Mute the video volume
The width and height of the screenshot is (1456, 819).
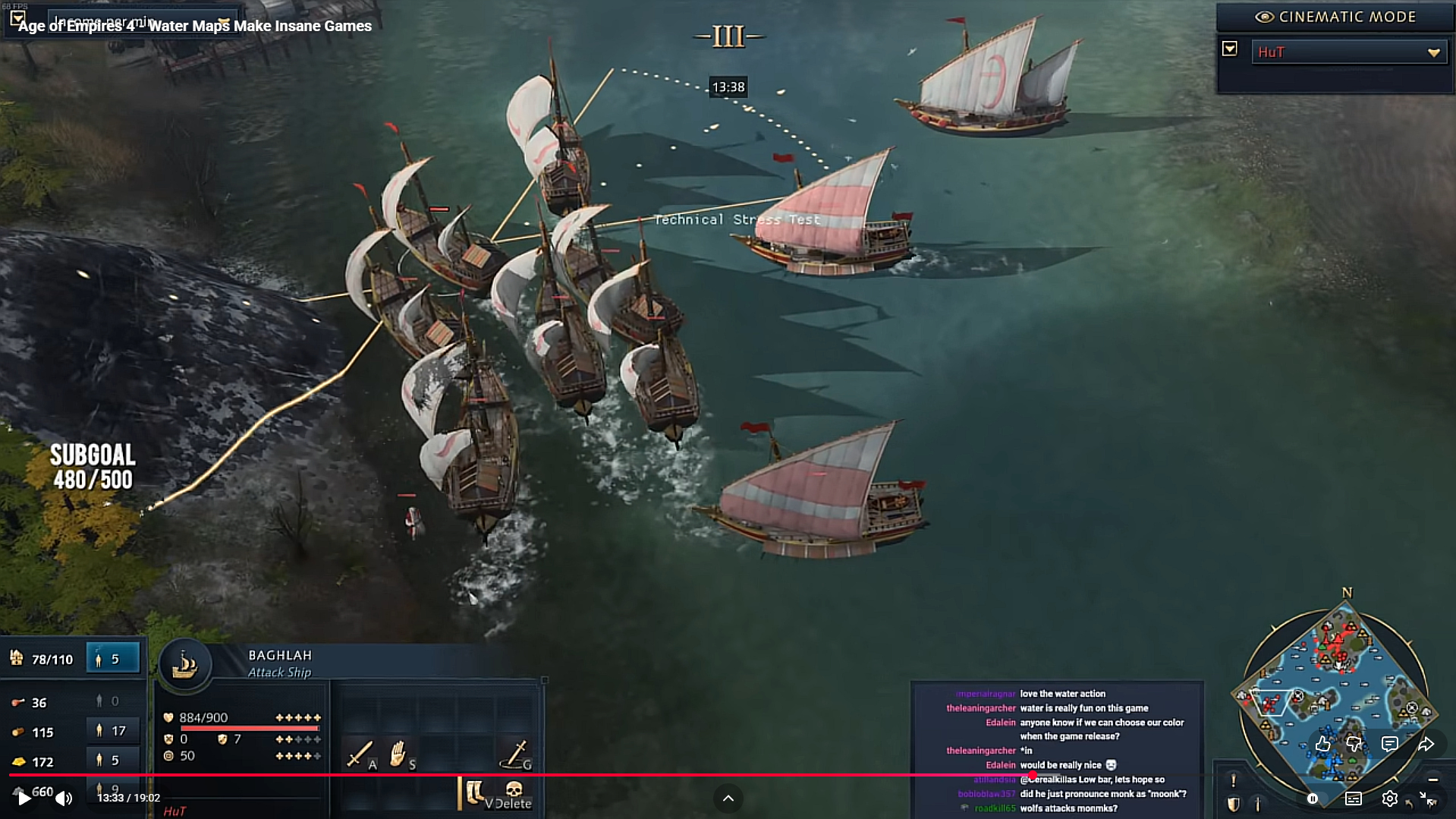[x=64, y=798]
